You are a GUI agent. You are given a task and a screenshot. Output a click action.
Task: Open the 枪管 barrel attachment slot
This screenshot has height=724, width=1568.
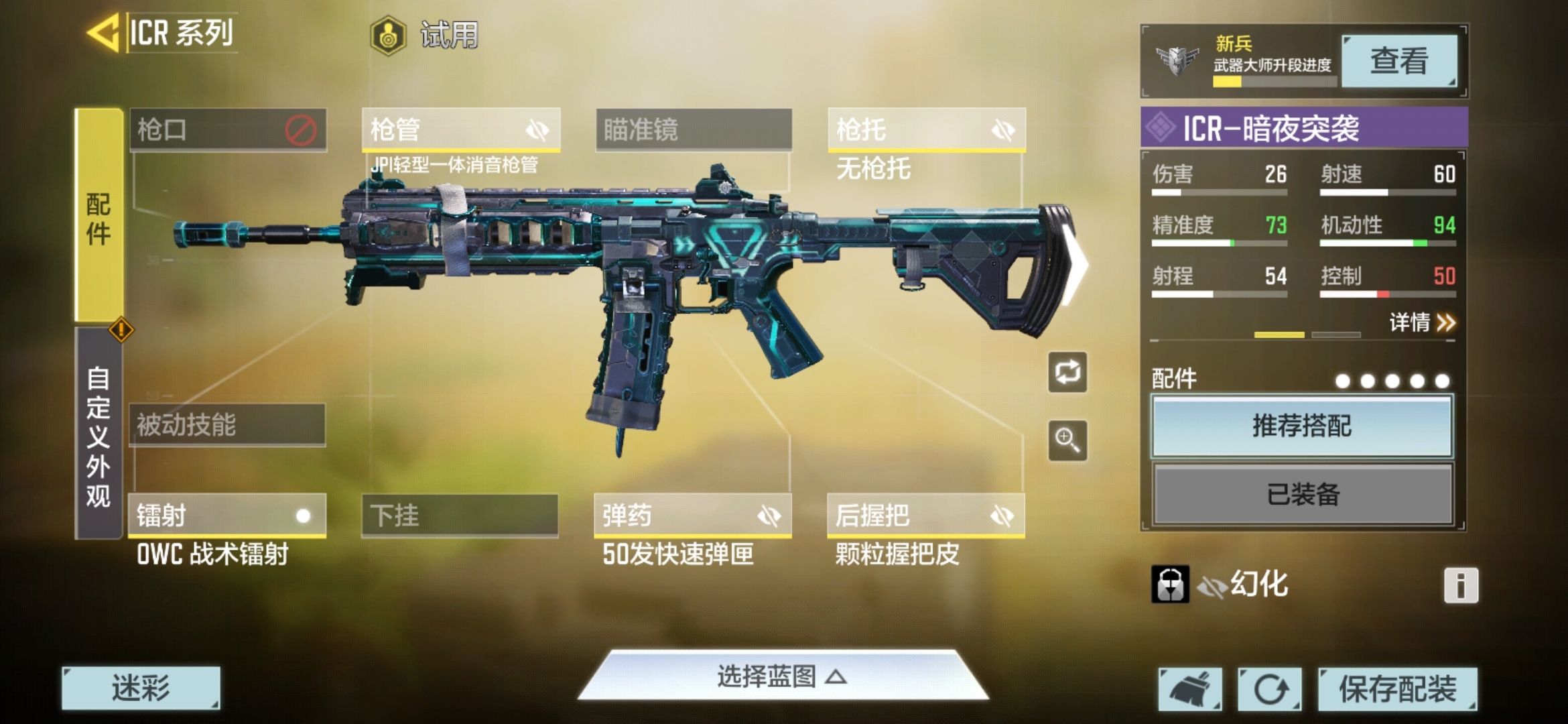pos(460,129)
